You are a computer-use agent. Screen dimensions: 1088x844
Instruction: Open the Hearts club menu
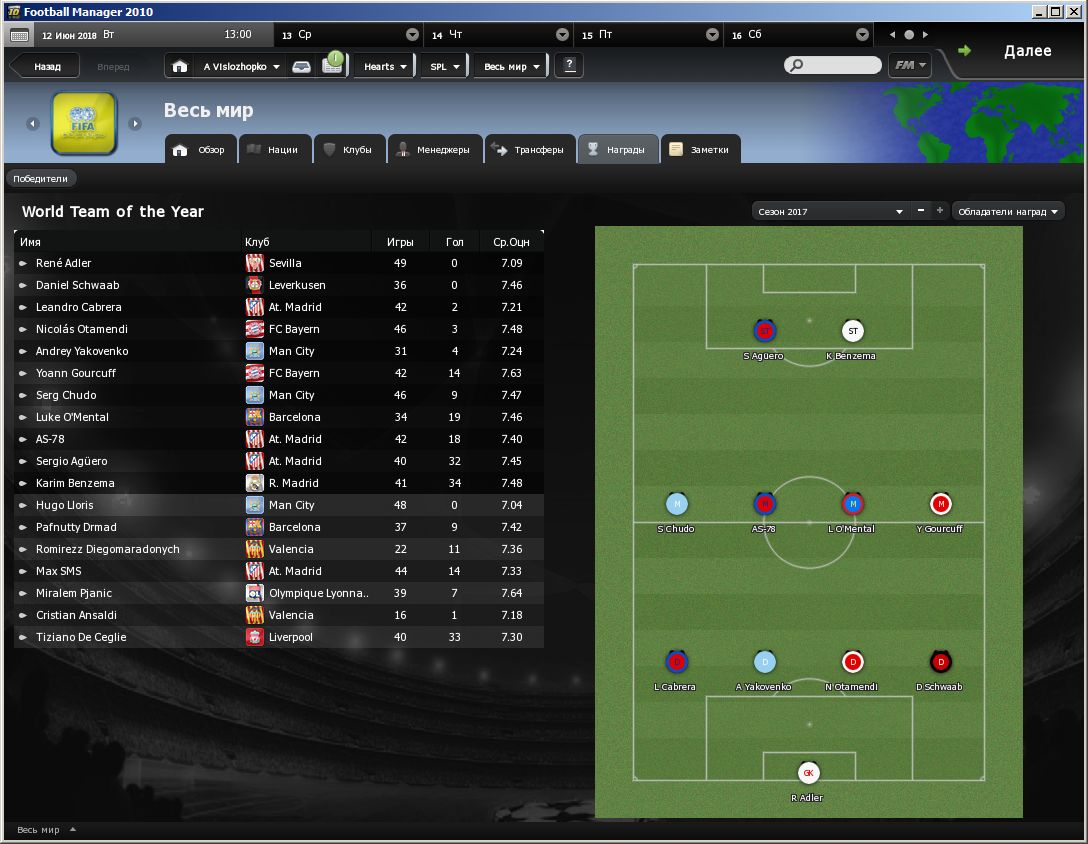click(384, 67)
